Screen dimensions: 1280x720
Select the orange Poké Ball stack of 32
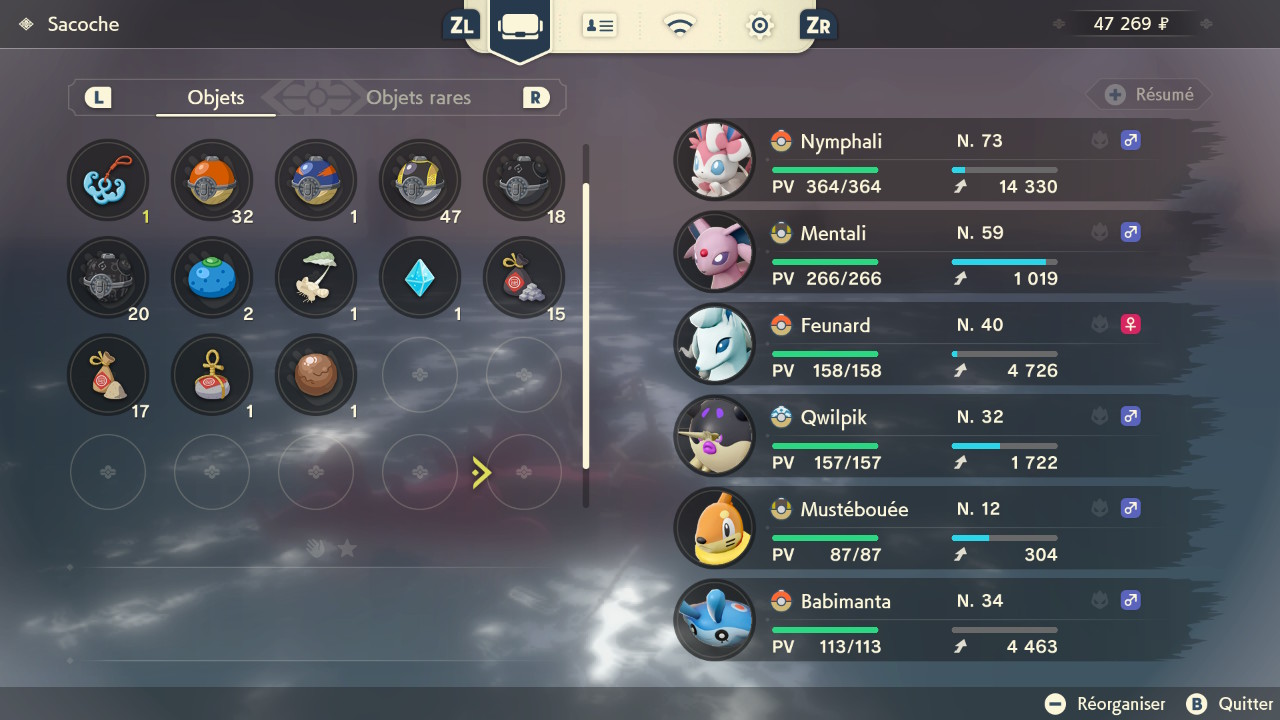212,180
